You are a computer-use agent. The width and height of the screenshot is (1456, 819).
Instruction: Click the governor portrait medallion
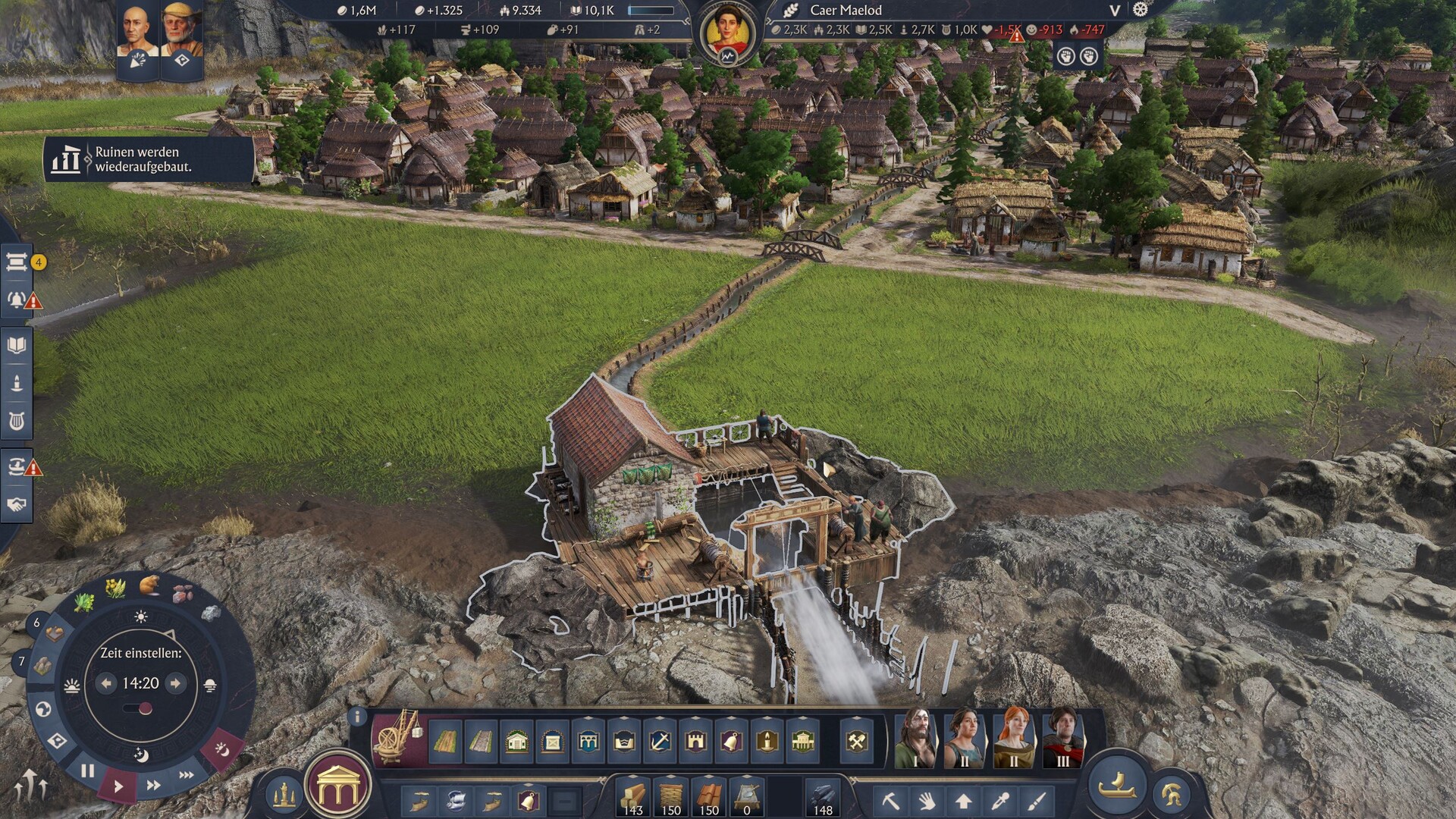[728, 34]
